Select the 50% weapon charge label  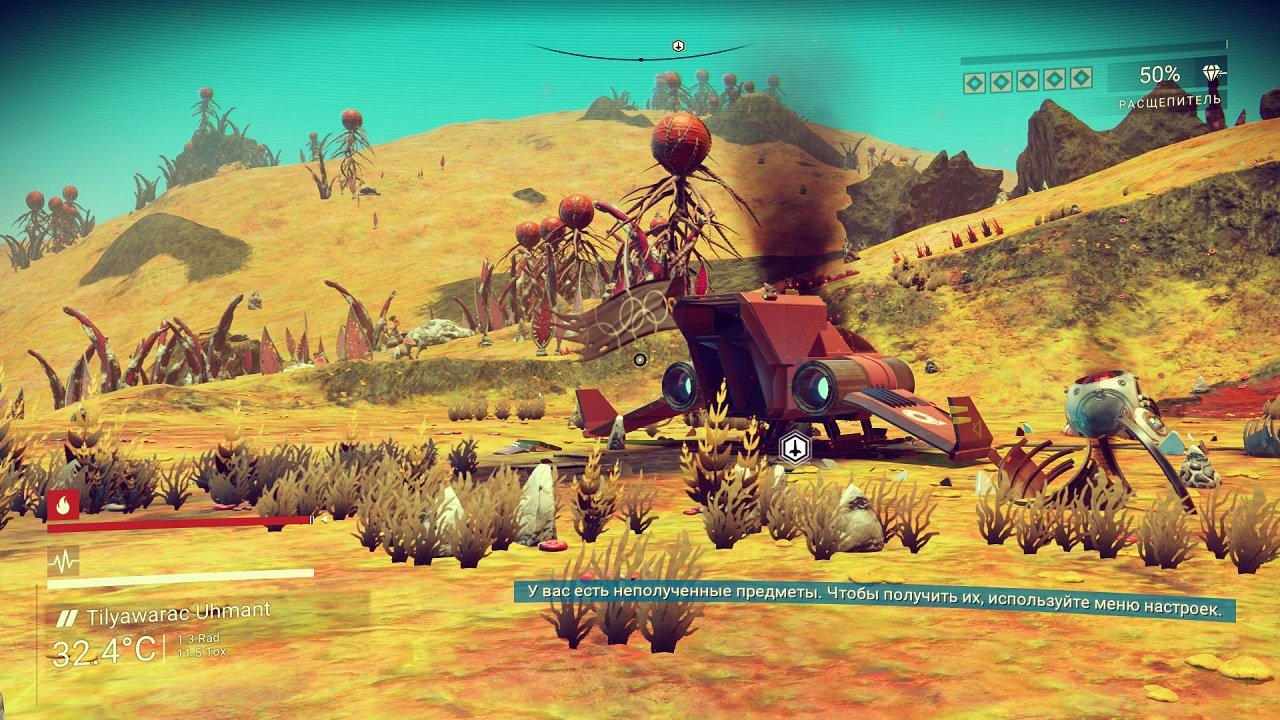tap(1159, 76)
